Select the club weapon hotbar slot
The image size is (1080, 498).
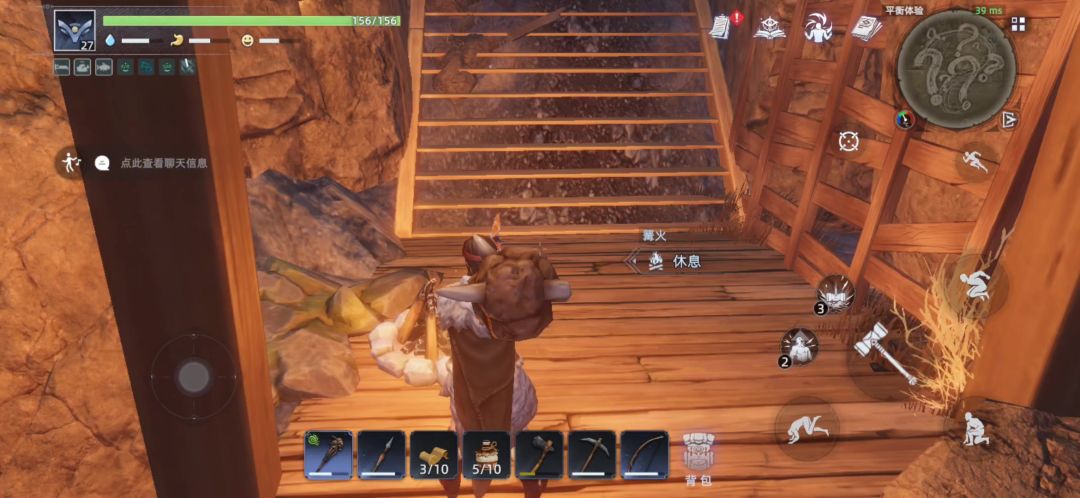pyautogui.click(x=328, y=455)
